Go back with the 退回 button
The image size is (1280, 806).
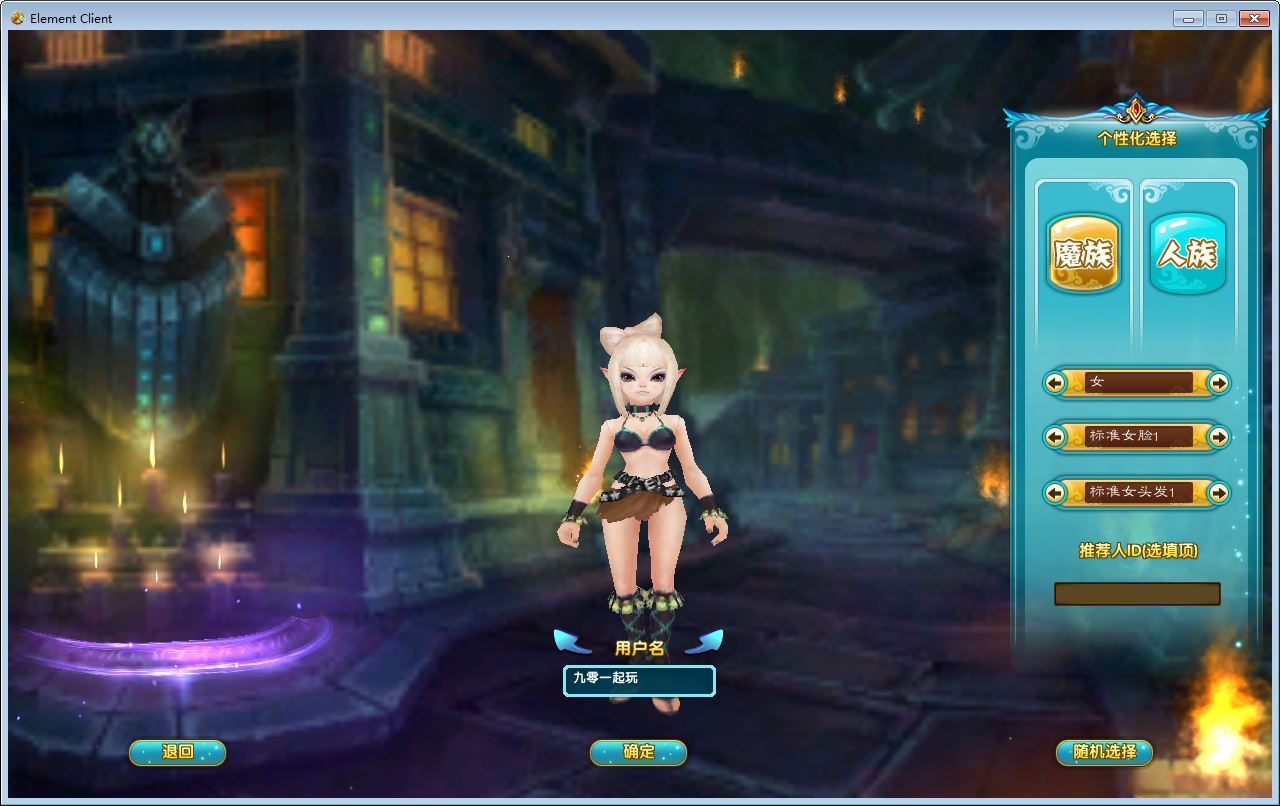coord(177,753)
